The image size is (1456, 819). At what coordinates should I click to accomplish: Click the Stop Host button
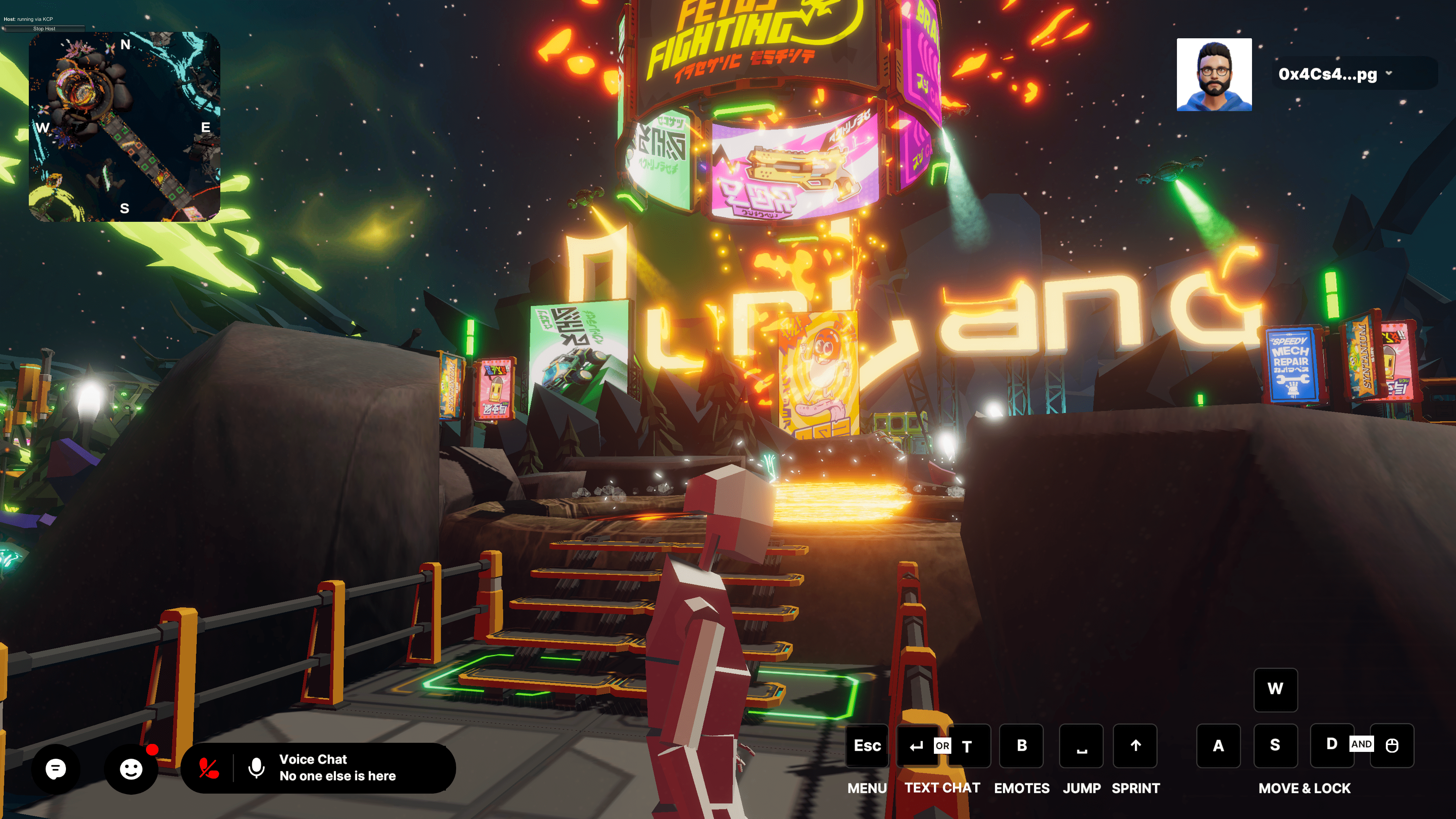click(x=44, y=28)
